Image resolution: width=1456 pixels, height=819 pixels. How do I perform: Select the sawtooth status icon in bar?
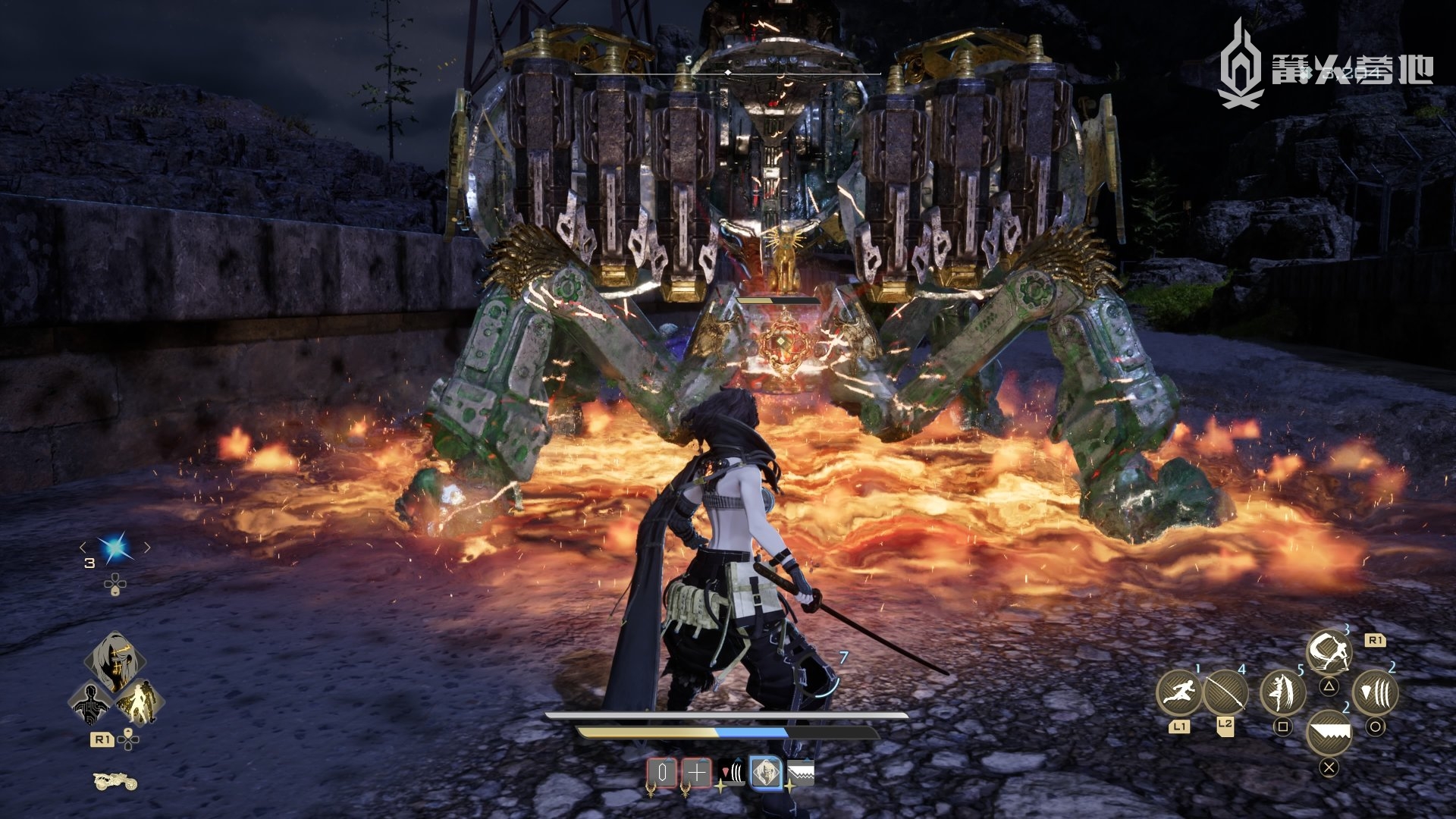(x=800, y=773)
